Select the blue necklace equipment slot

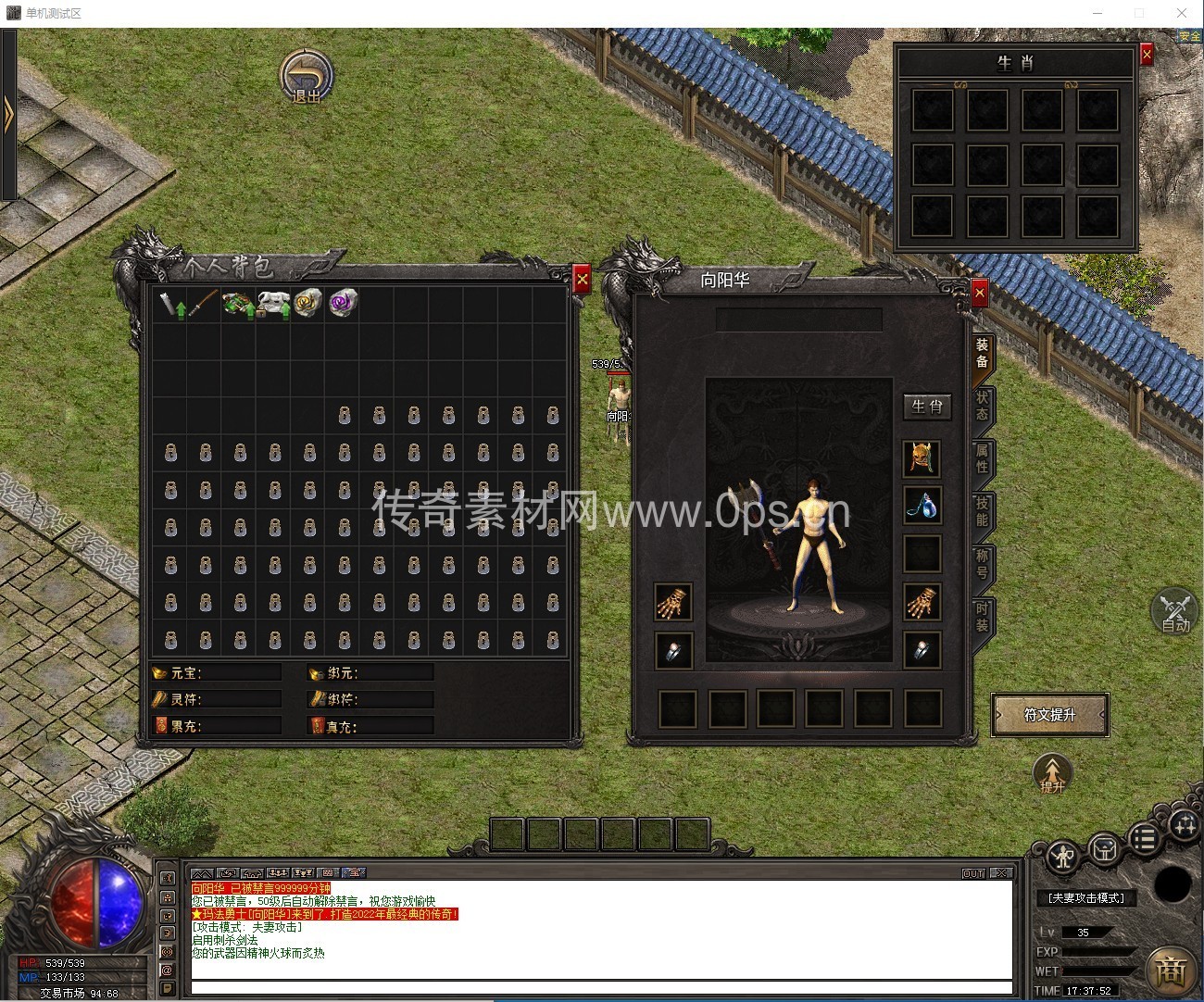[x=922, y=506]
